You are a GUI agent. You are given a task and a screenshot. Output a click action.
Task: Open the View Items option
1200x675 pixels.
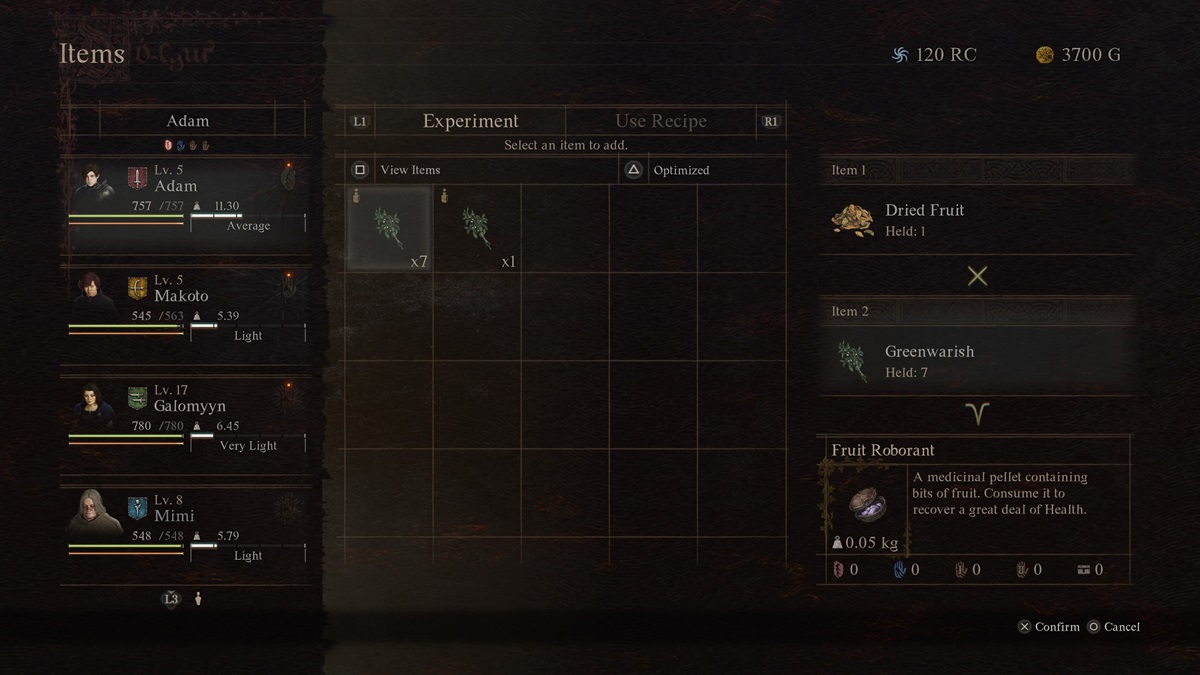click(410, 170)
